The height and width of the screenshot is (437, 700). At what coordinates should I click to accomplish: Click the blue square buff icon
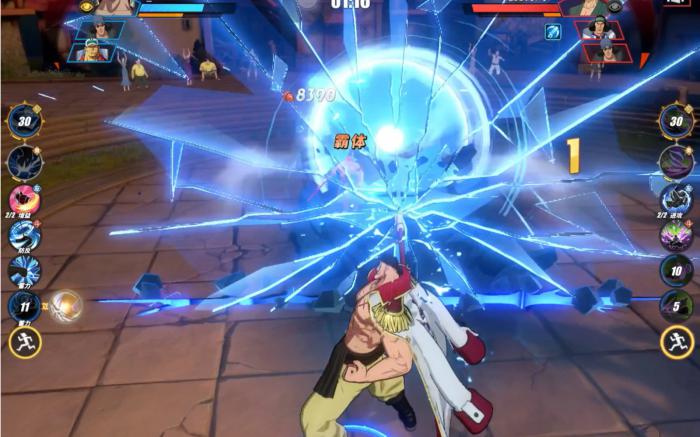click(x=553, y=31)
